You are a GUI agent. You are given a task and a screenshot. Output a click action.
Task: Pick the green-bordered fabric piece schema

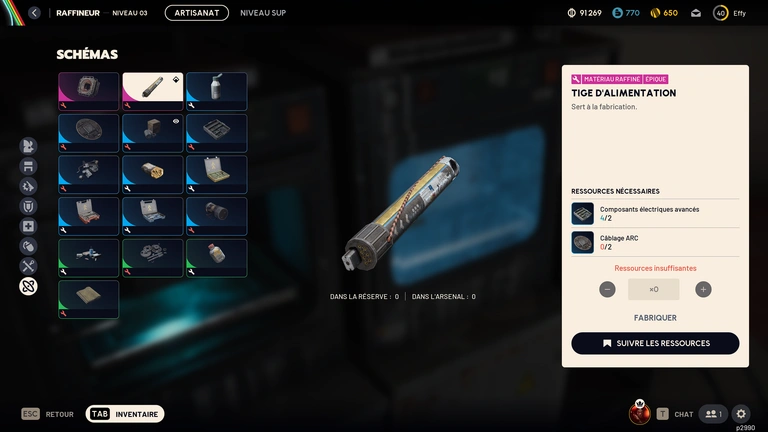(88, 299)
